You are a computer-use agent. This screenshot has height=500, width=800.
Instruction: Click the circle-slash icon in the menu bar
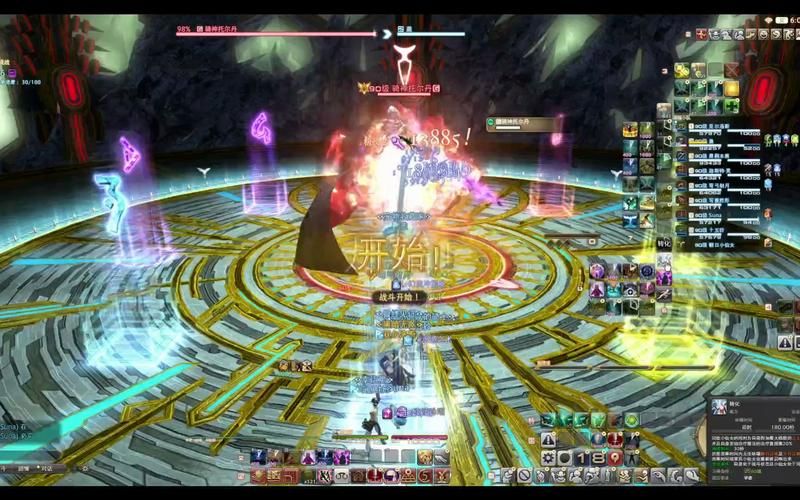pos(523,476)
